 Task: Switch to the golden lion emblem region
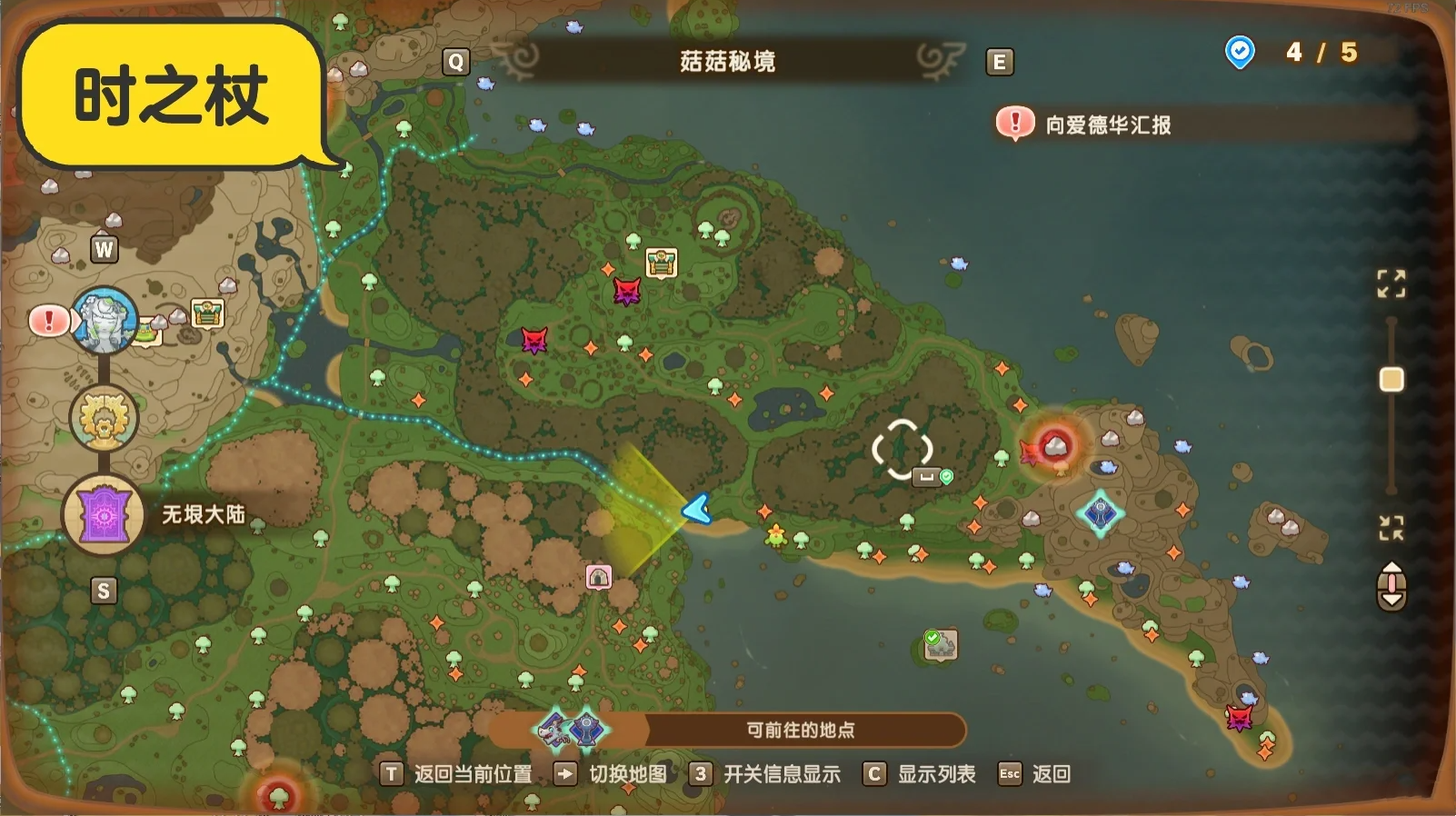pos(103,417)
